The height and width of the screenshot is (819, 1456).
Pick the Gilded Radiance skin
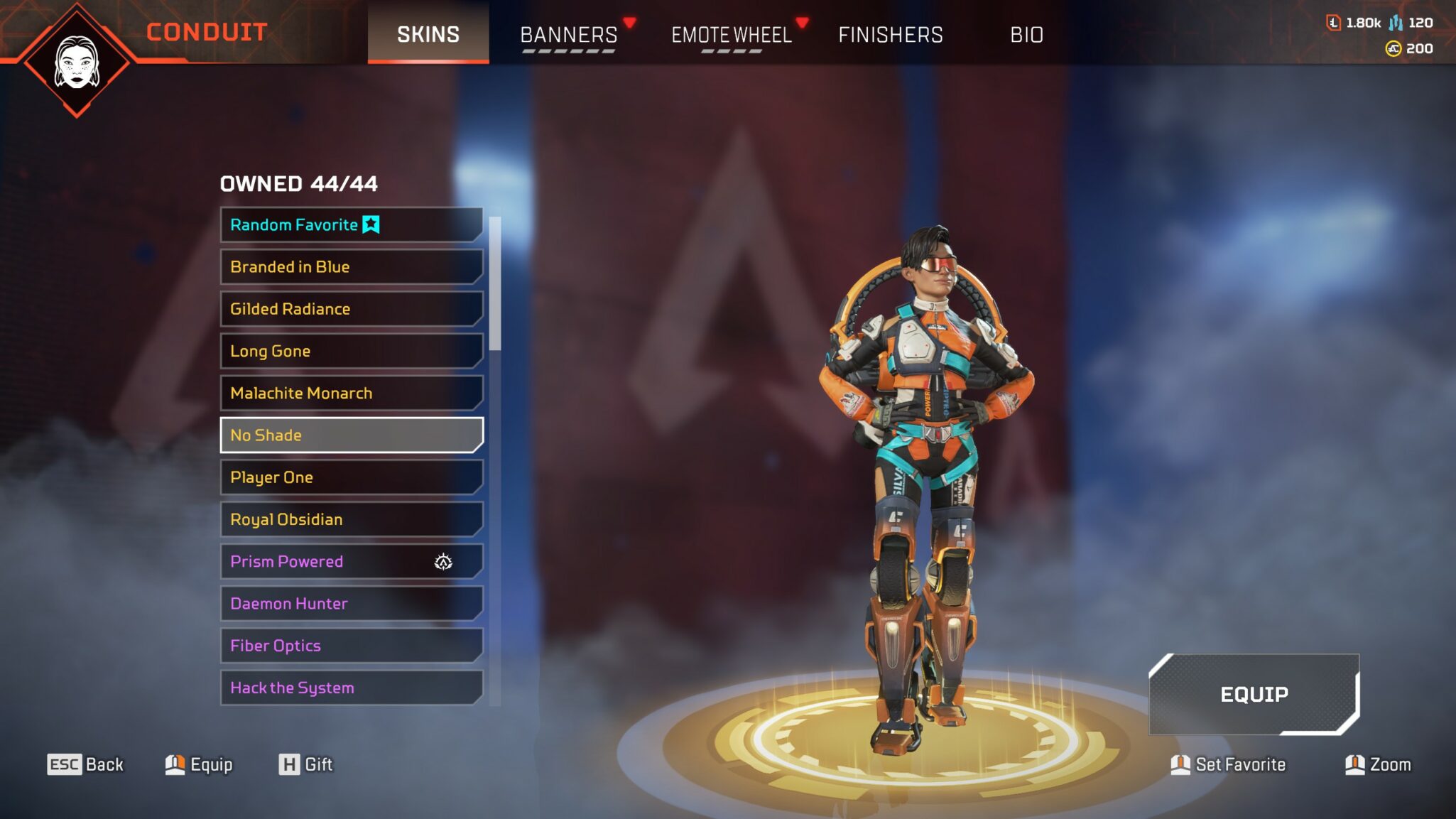[x=351, y=309]
